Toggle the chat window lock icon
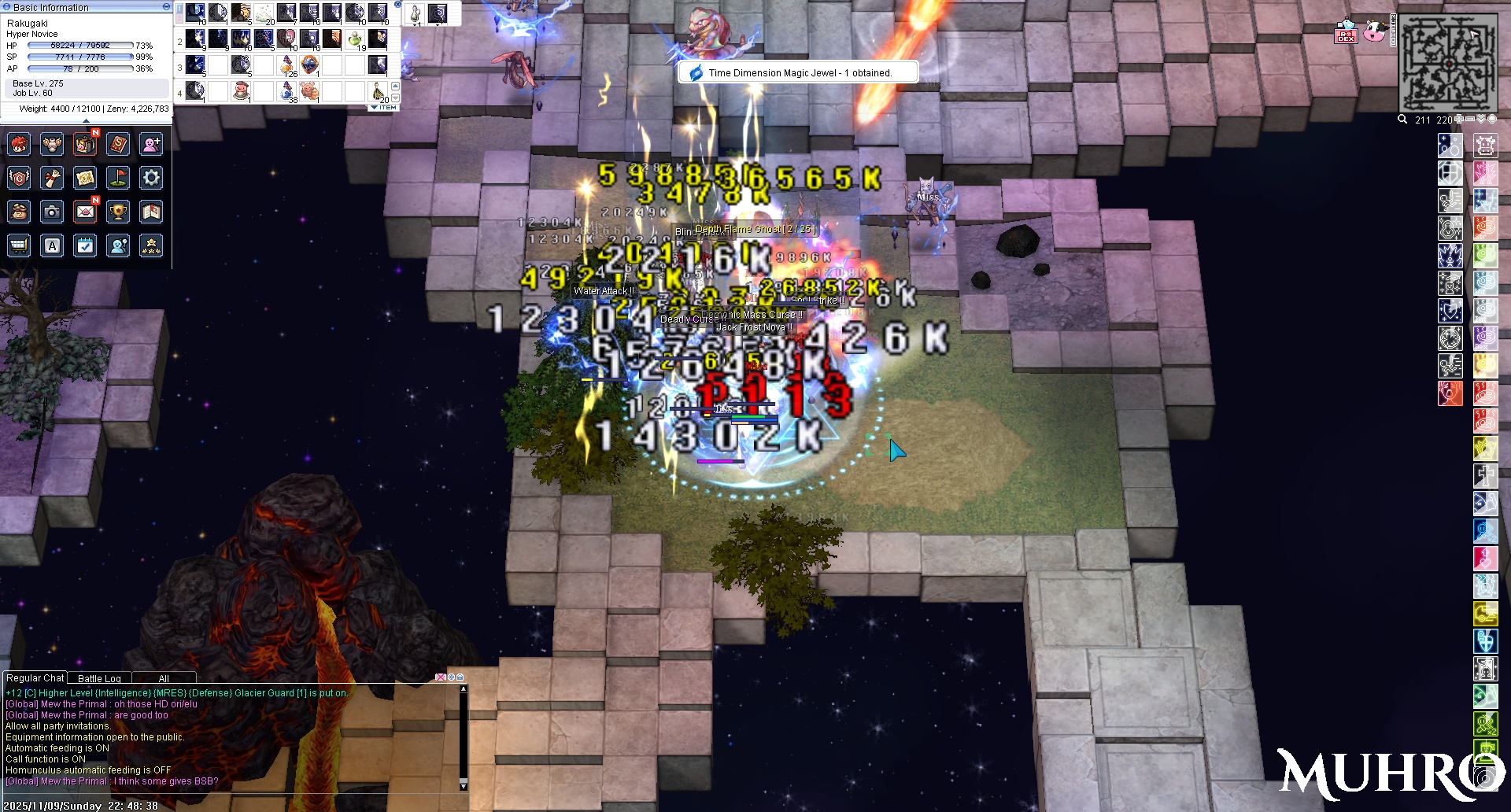Viewport: 1511px width, 812px height. pyautogui.click(x=460, y=677)
